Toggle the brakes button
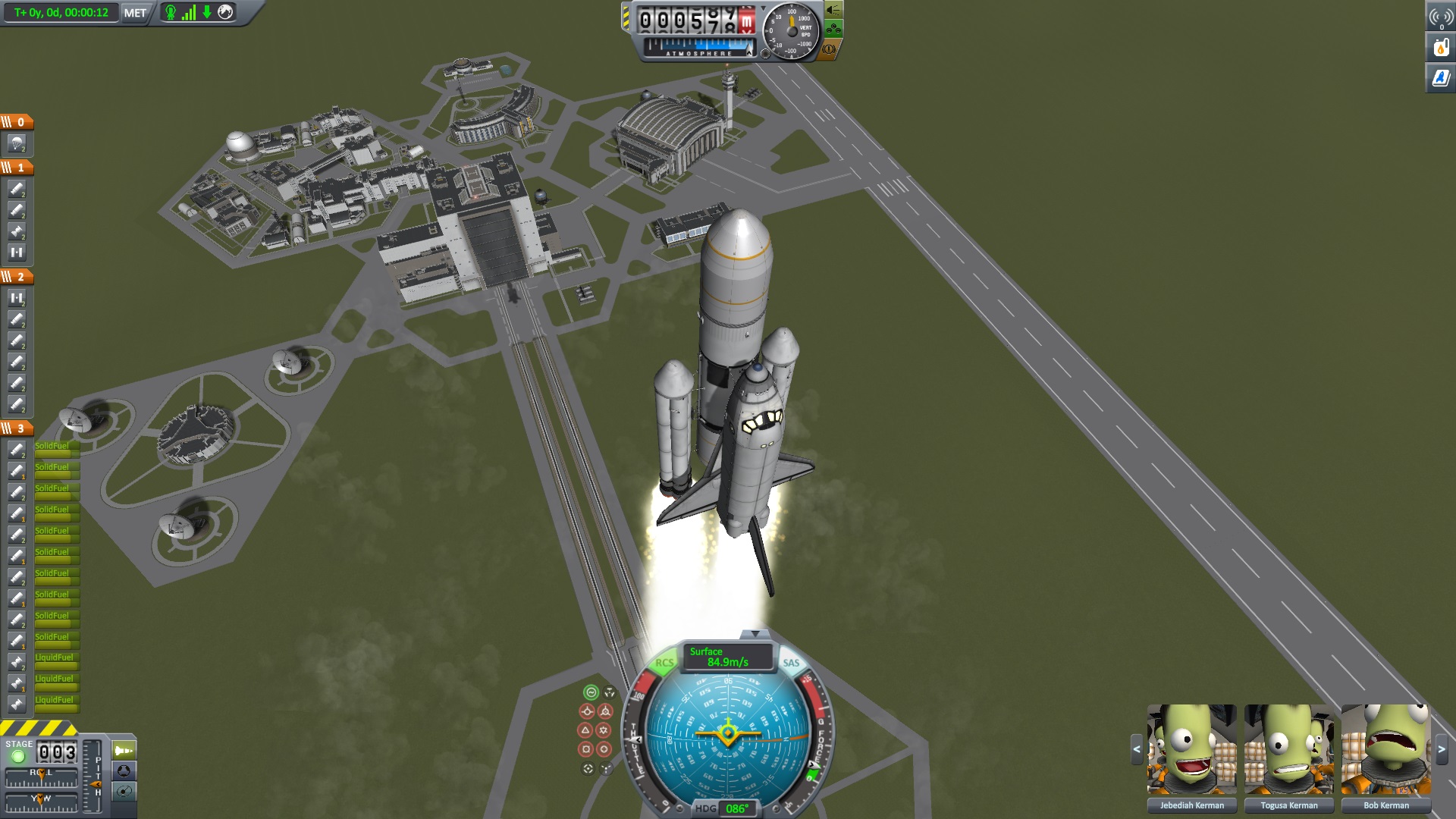The width and height of the screenshot is (1456, 819). click(828, 49)
